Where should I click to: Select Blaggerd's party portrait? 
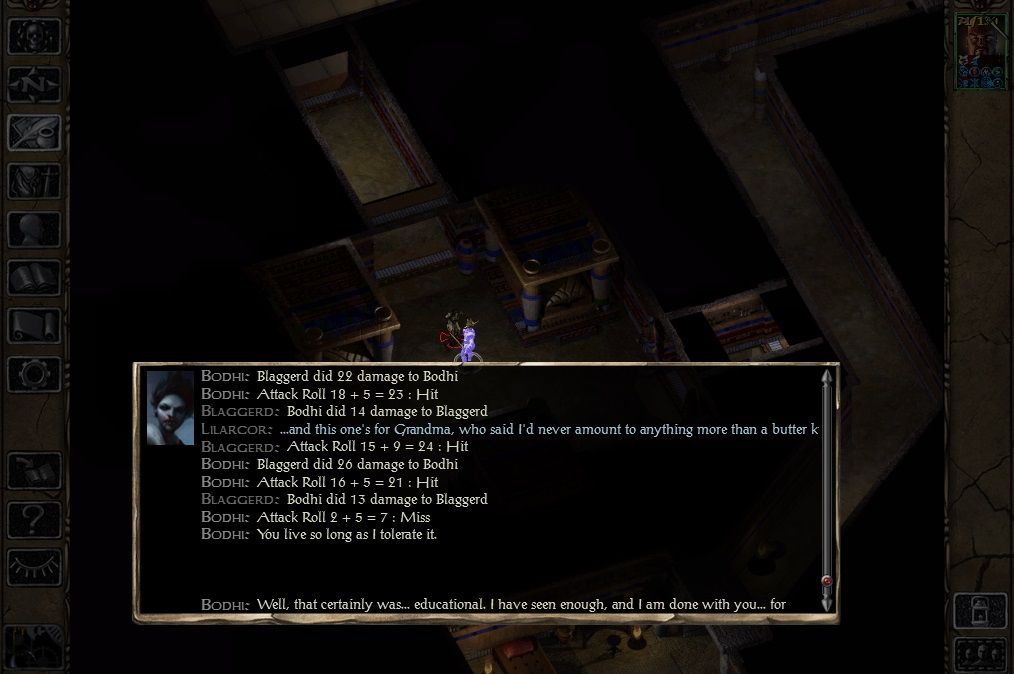pos(979,53)
